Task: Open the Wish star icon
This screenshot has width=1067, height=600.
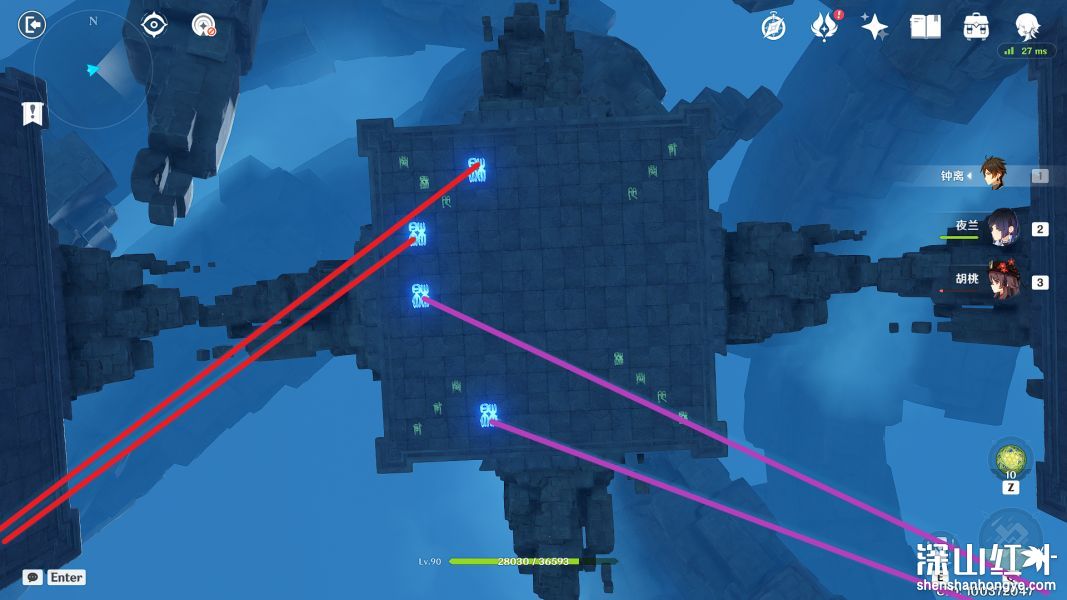Action: click(875, 27)
